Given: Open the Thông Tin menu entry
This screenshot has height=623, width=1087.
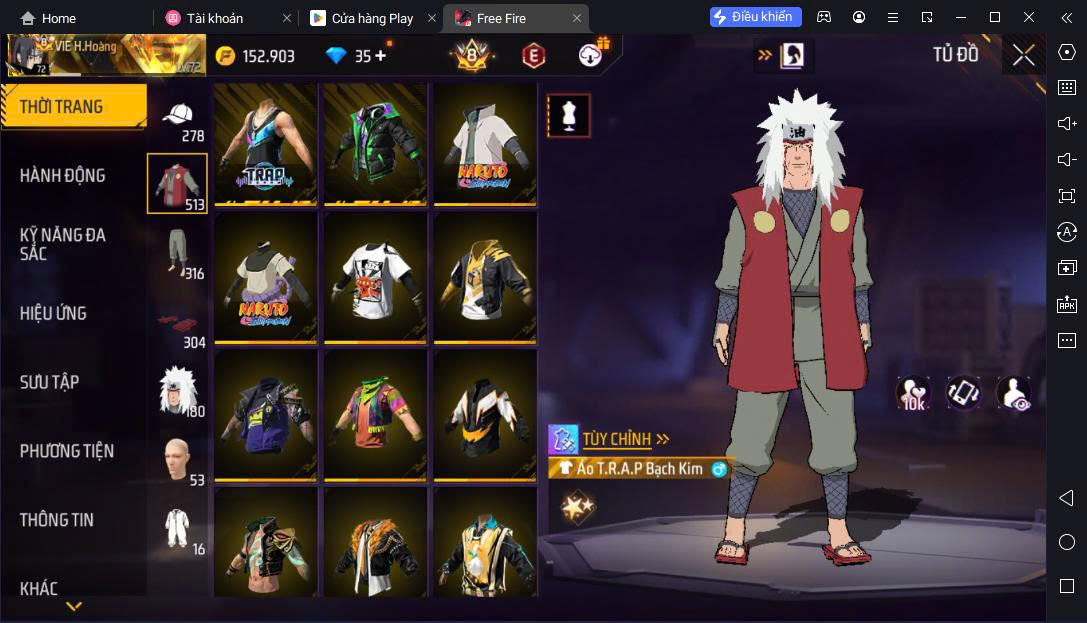Looking at the screenshot, I should coord(57,520).
